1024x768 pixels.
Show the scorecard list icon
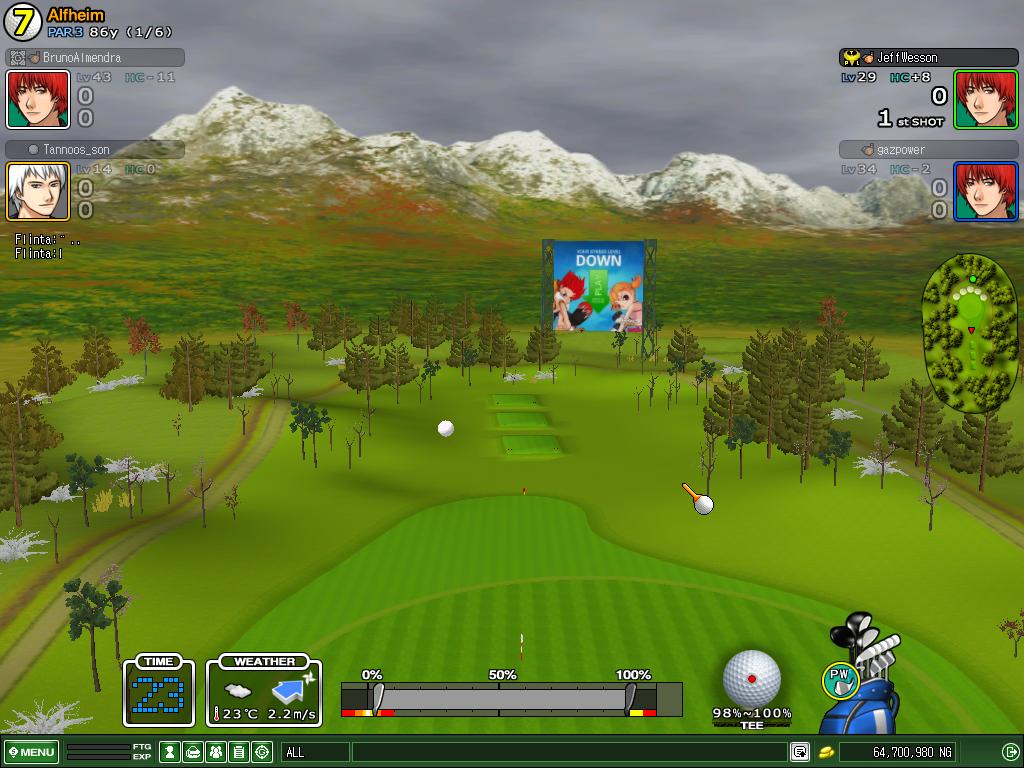tap(239, 752)
